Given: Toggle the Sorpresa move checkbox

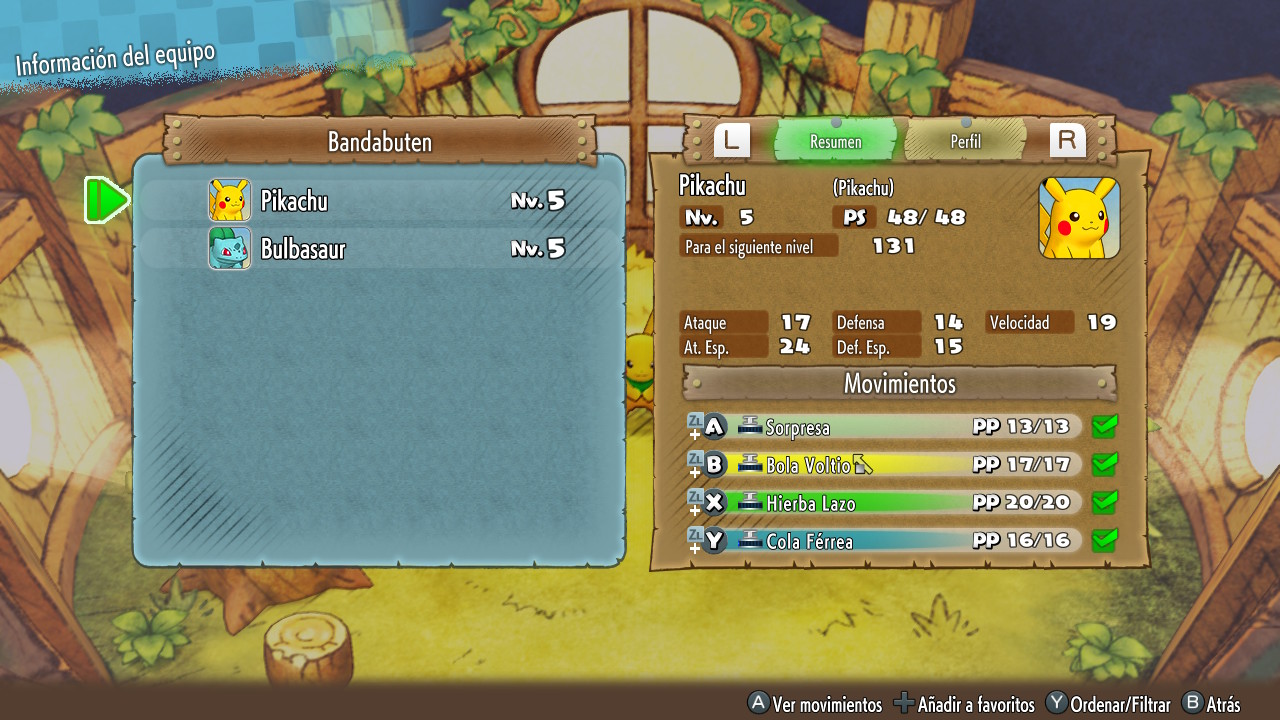Looking at the screenshot, I should point(1104,427).
